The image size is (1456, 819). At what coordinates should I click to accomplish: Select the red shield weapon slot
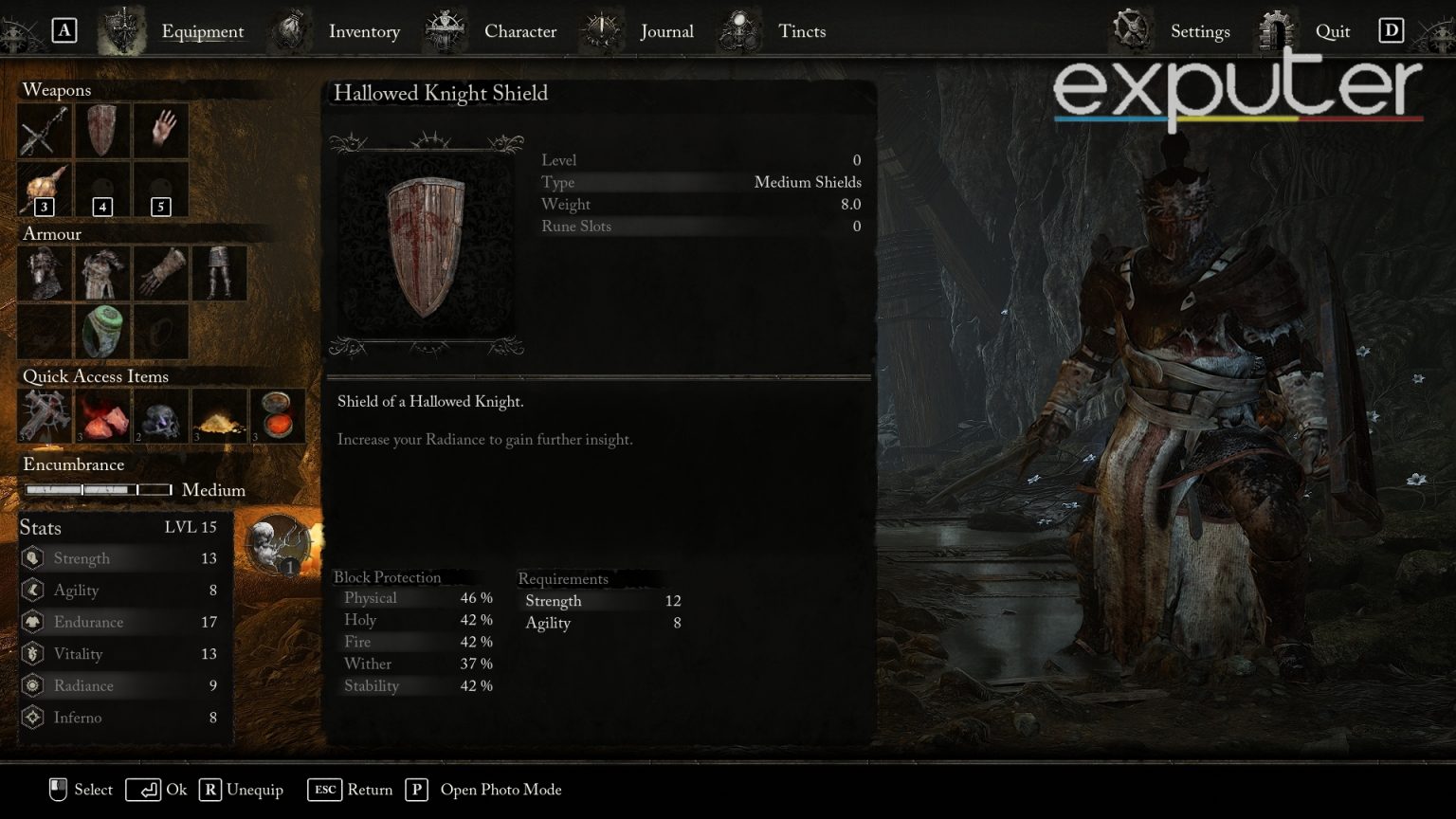click(101, 130)
